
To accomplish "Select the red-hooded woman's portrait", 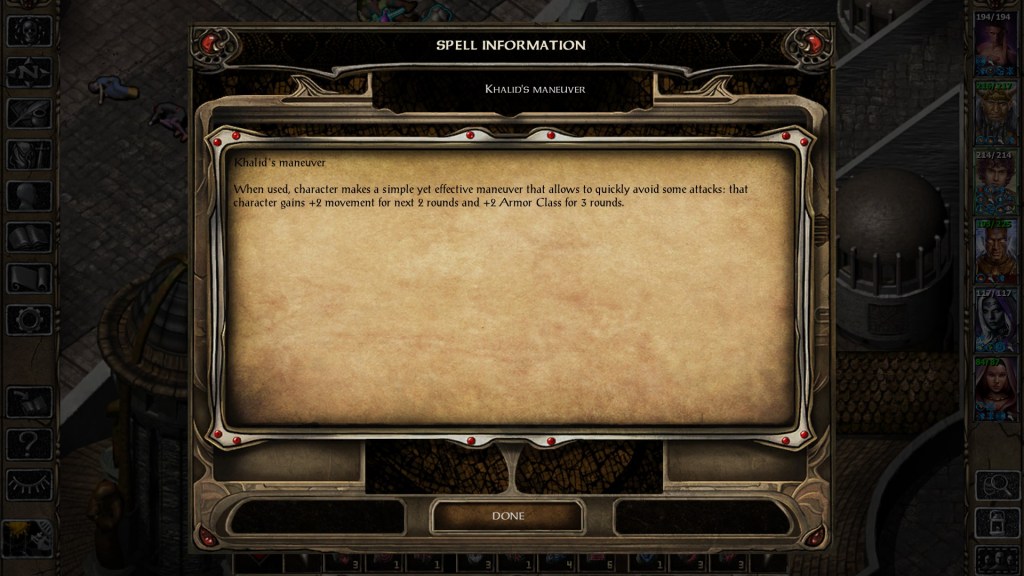I will pos(995,390).
